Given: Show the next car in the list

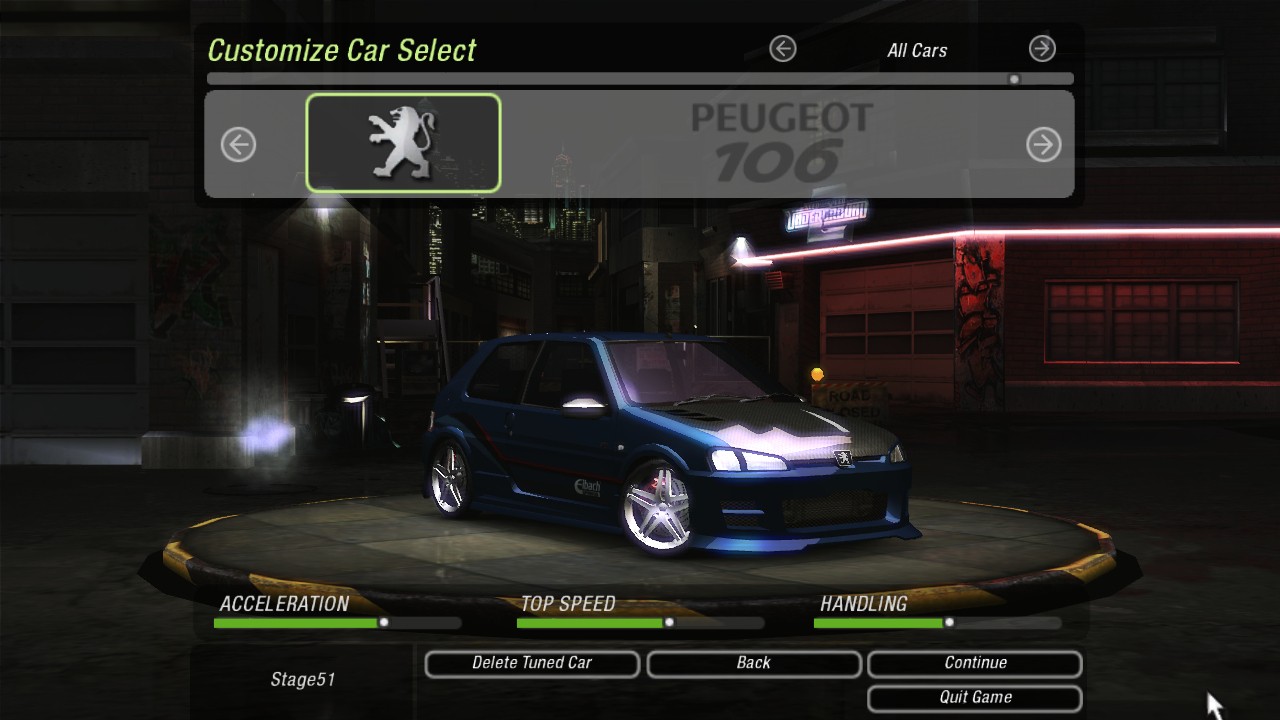Looking at the screenshot, I should (x=1043, y=145).
